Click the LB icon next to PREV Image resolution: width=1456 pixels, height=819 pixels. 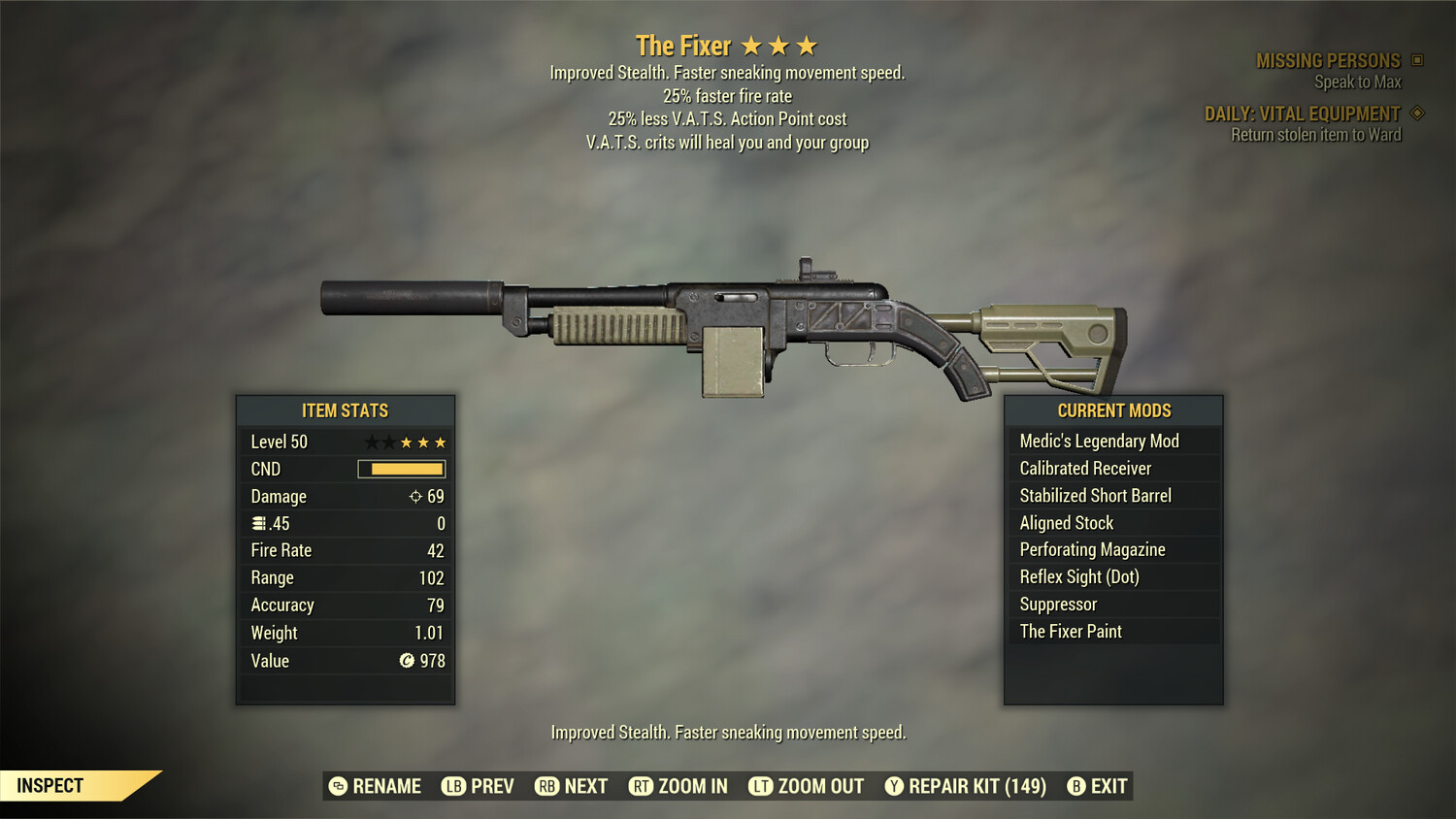click(452, 786)
